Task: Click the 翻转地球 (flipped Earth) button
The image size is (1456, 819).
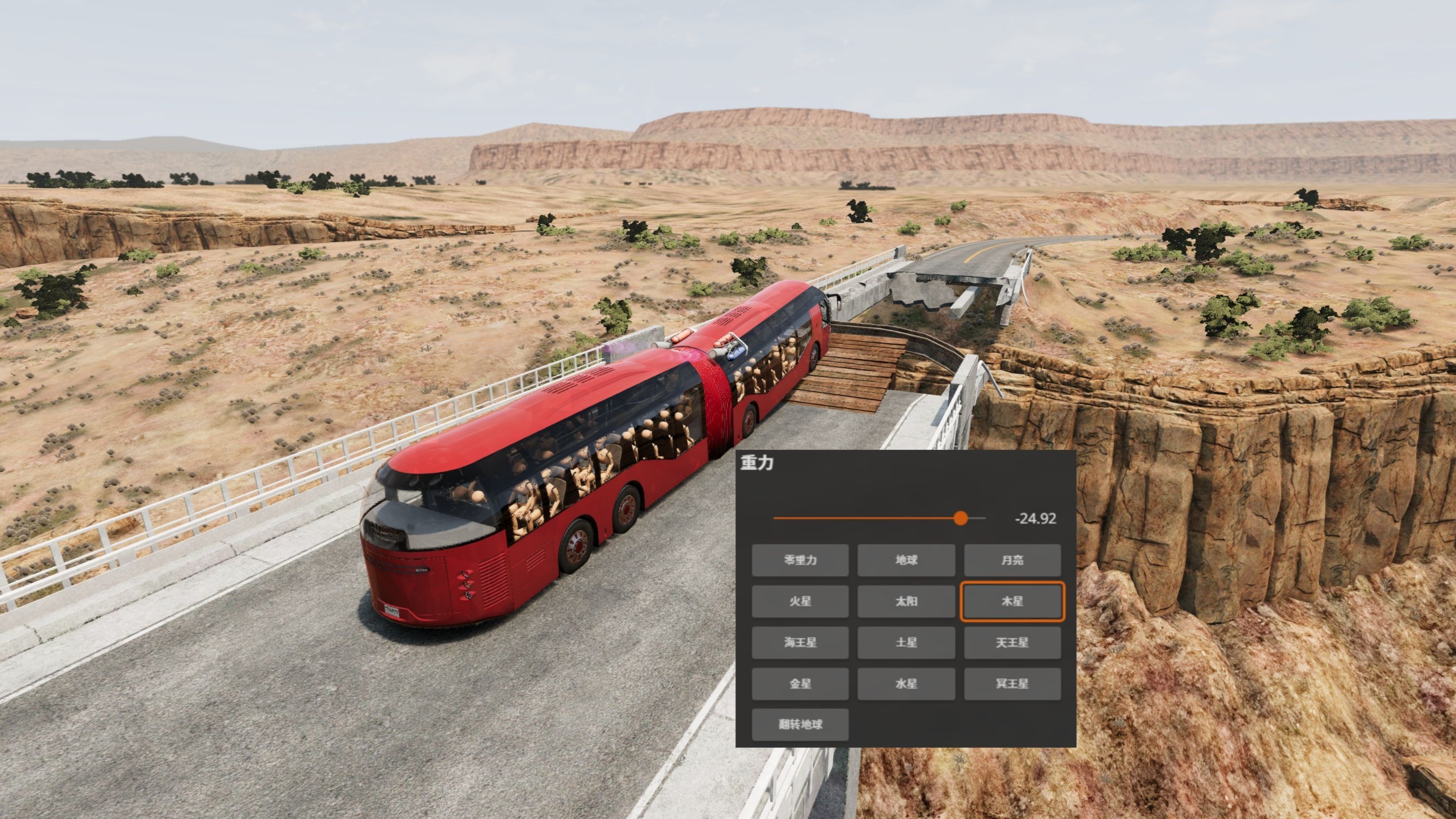Action: click(800, 724)
